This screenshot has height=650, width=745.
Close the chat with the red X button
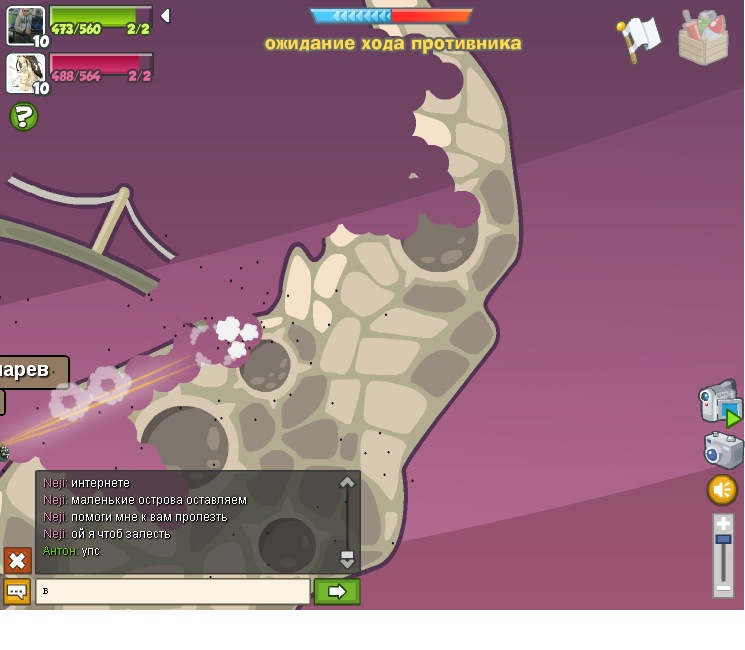pos(17,560)
